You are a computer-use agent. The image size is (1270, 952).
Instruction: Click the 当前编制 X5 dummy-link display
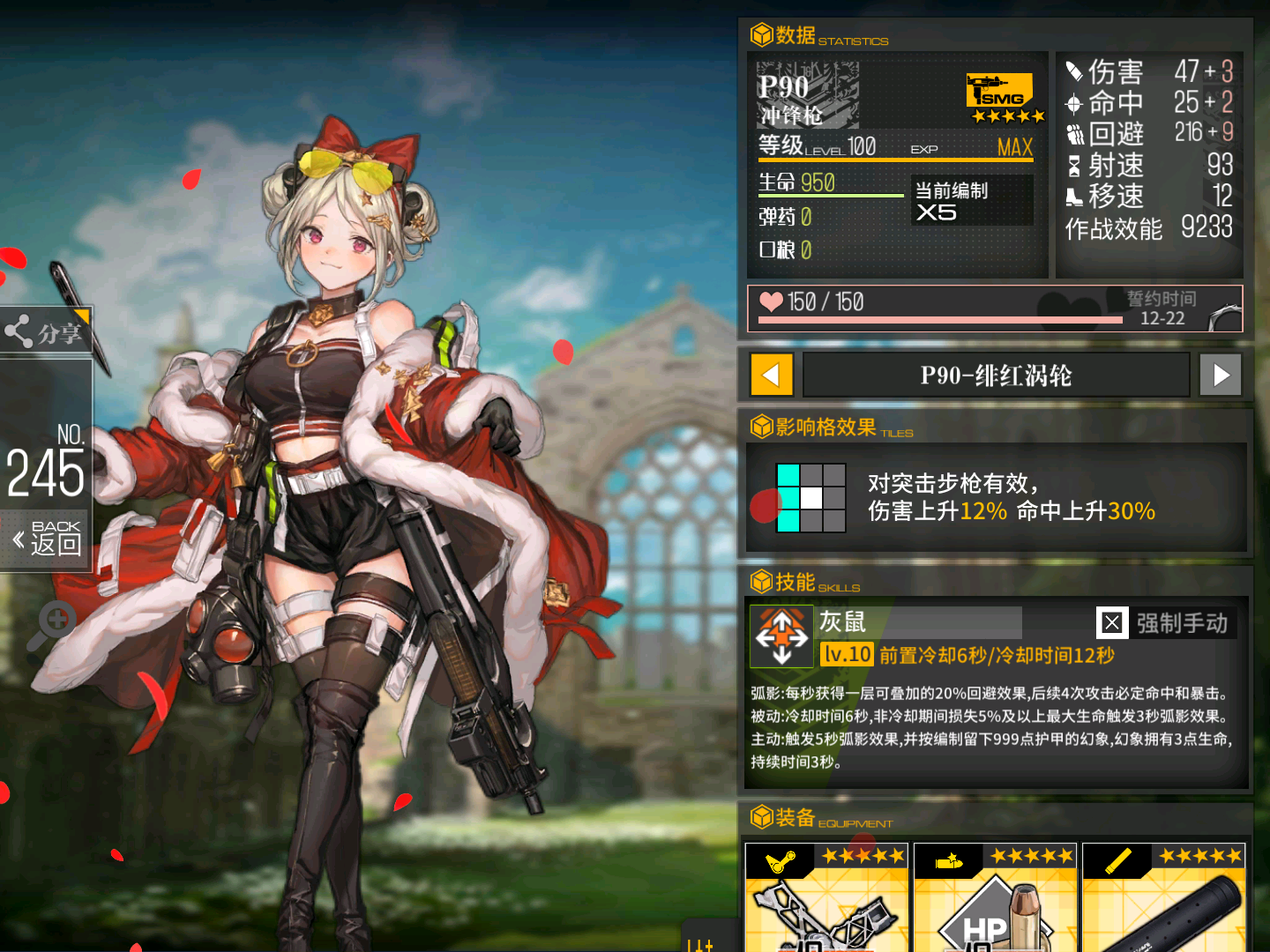click(x=971, y=200)
